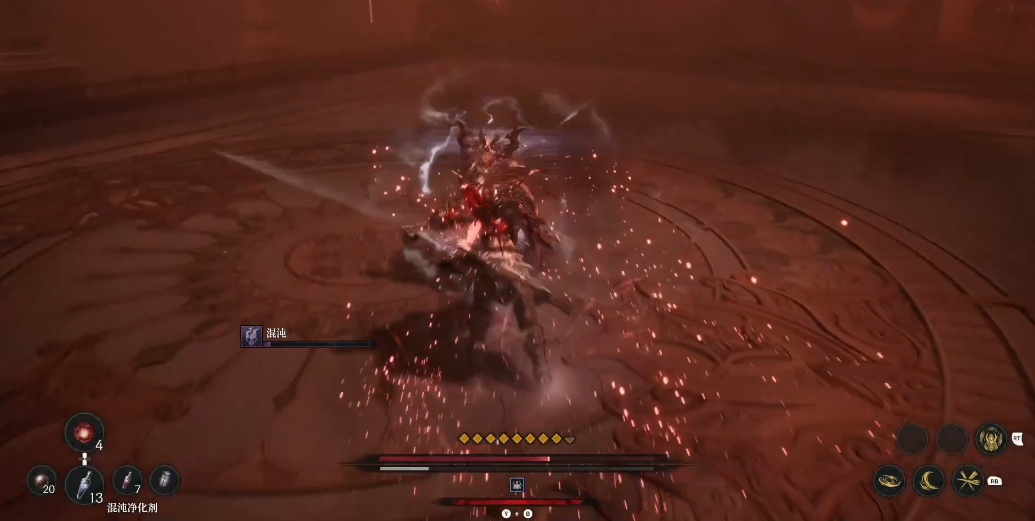Screen dimensions: 1035x521
Task: Use the glowing red orb consumable
Action: tap(83, 432)
